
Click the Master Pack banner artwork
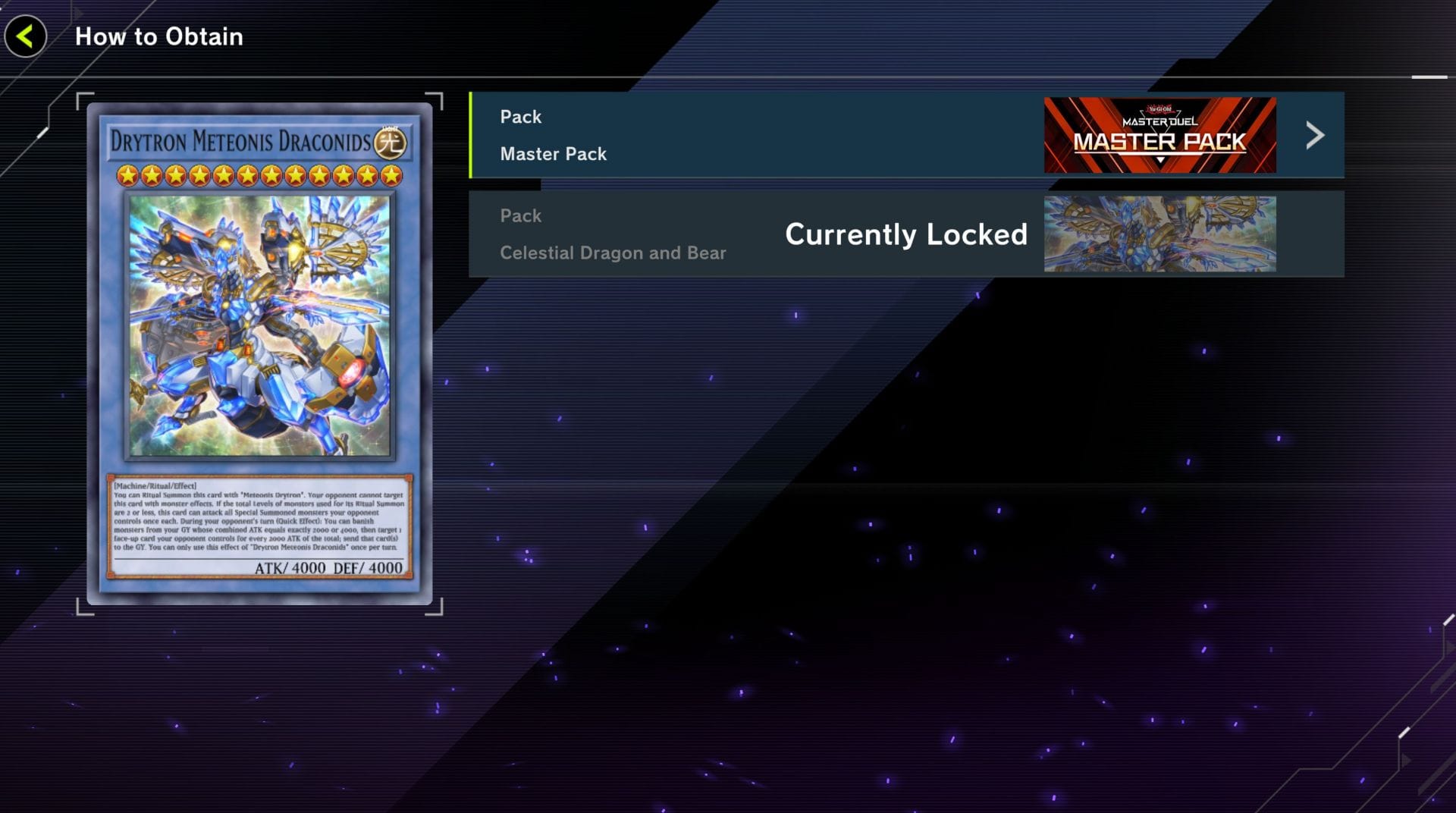pos(1159,136)
